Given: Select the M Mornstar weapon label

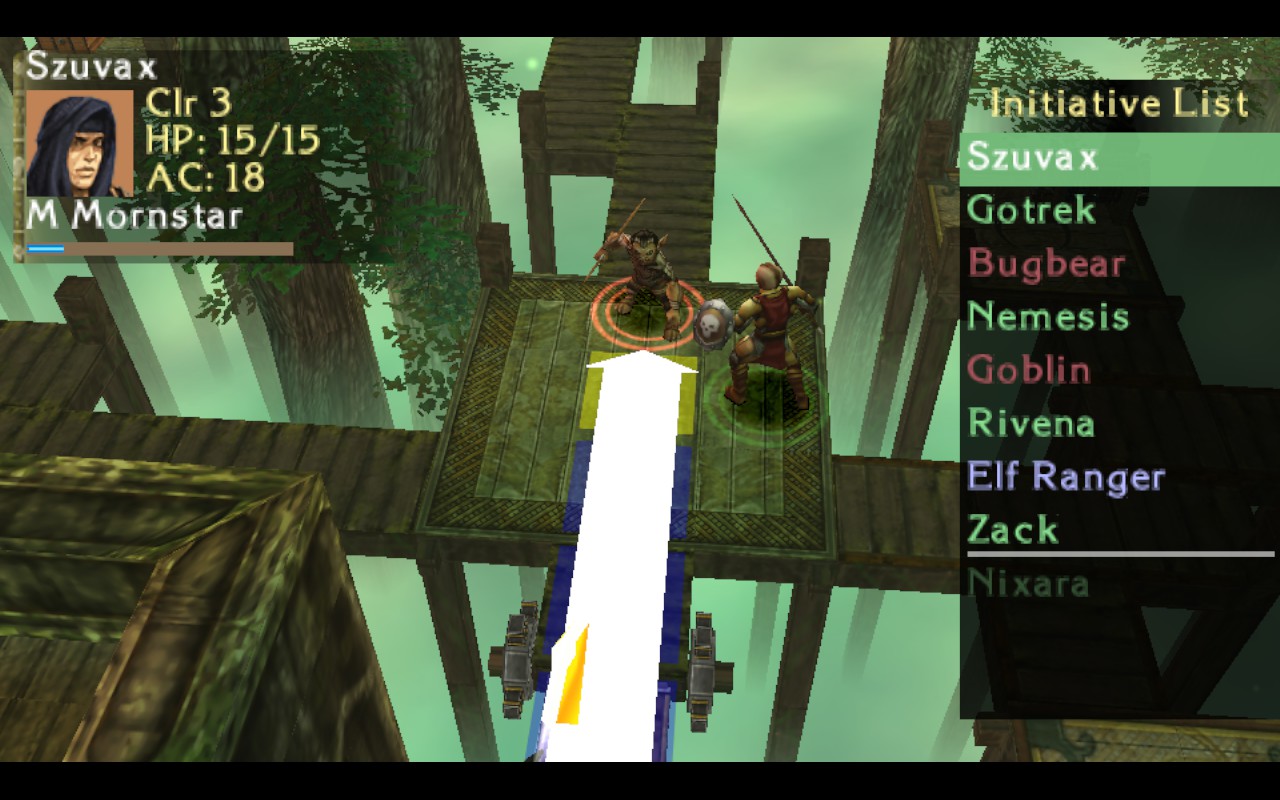Looking at the screenshot, I should click(134, 215).
